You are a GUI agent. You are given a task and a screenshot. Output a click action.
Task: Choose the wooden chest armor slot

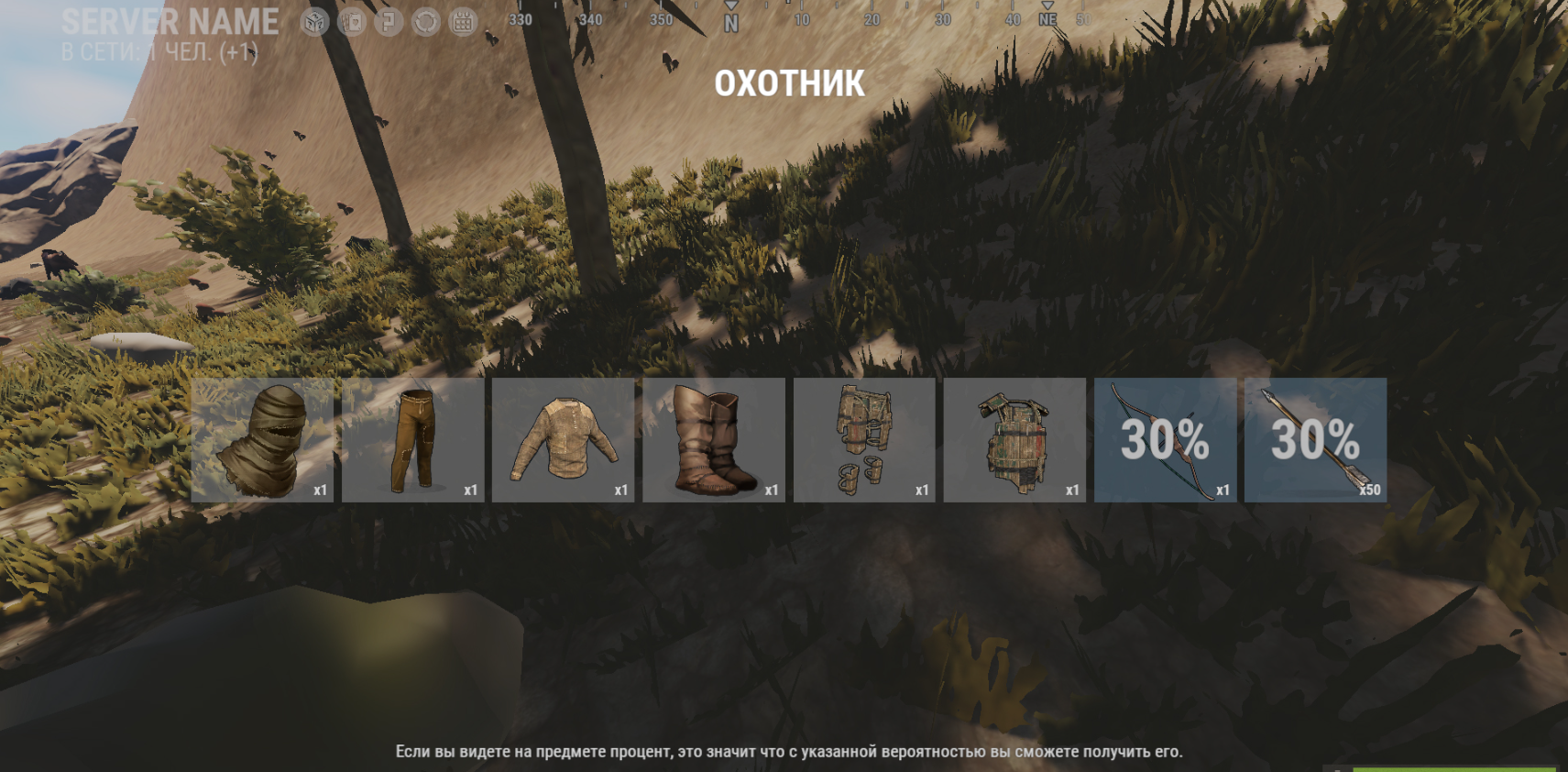pyautogui.click(x=1014, y=440)
